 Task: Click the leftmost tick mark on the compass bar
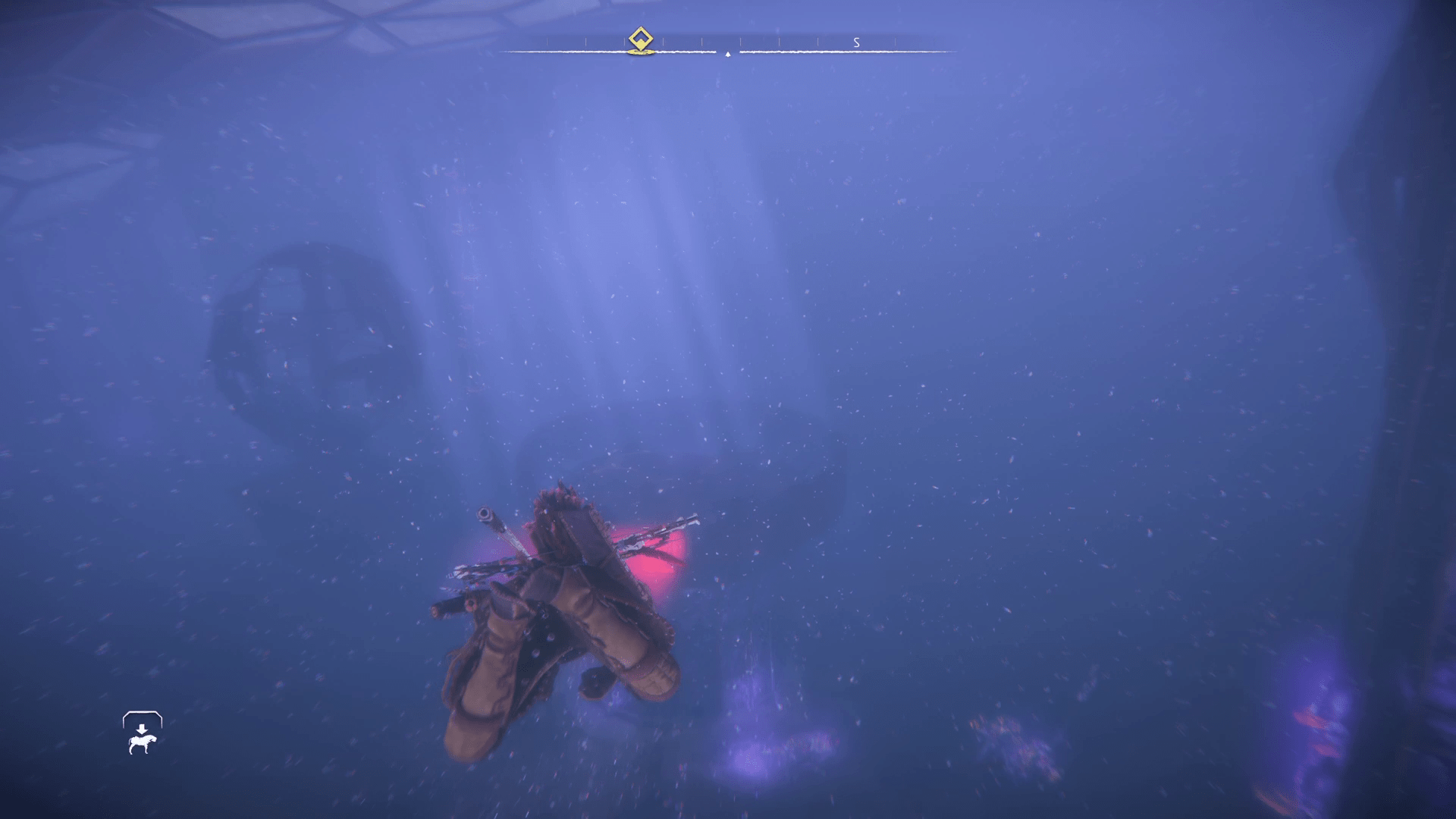(548, 40)
